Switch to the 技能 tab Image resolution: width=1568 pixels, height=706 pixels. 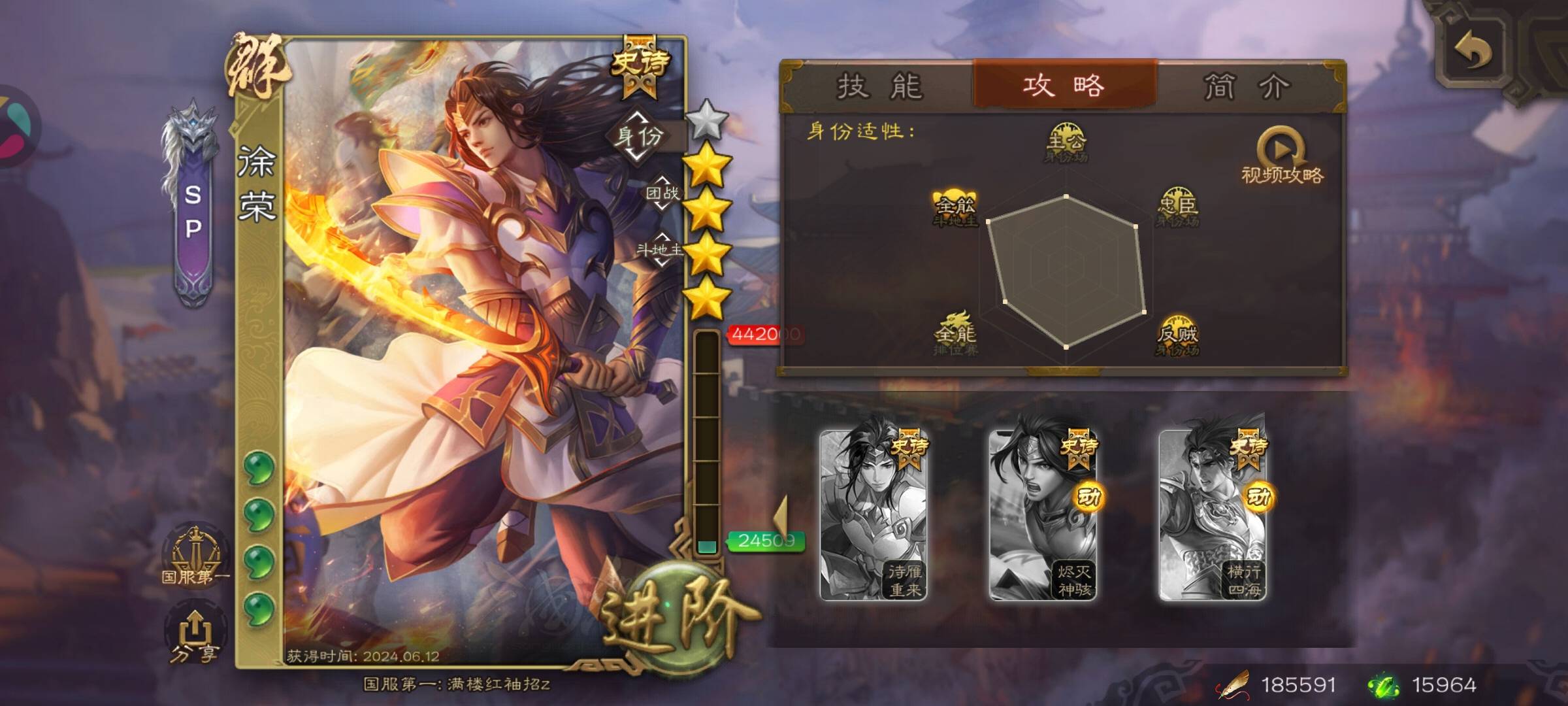pos(879,86)
